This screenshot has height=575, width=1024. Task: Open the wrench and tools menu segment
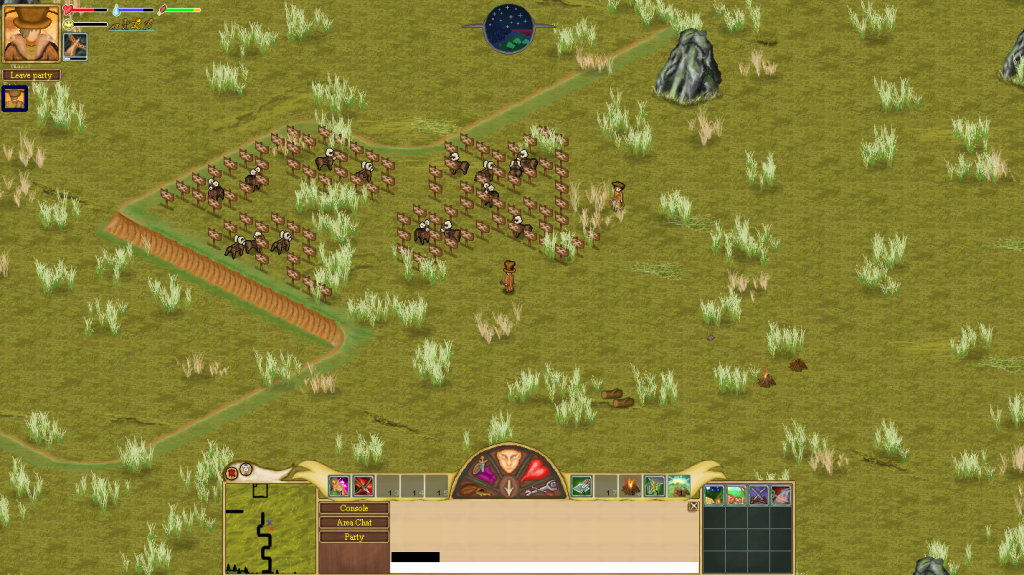click(539, 488)
